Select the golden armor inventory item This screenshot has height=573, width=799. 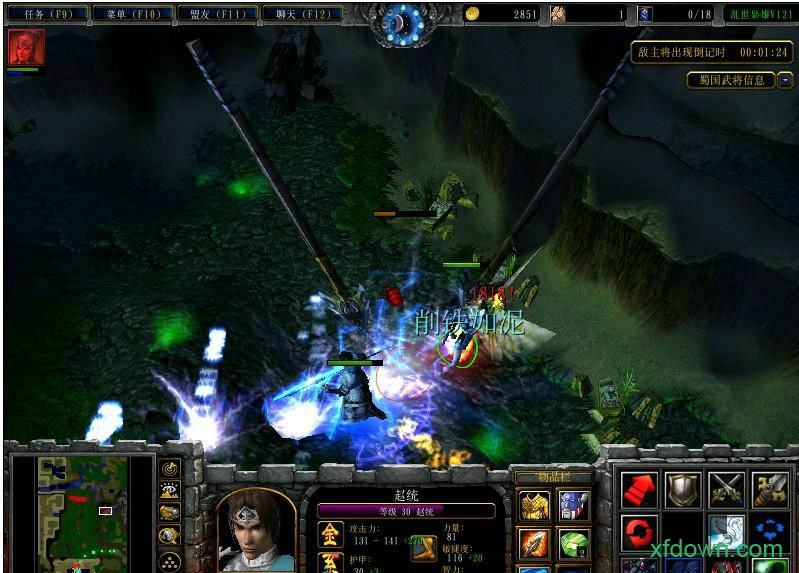[x=532, y=506]
